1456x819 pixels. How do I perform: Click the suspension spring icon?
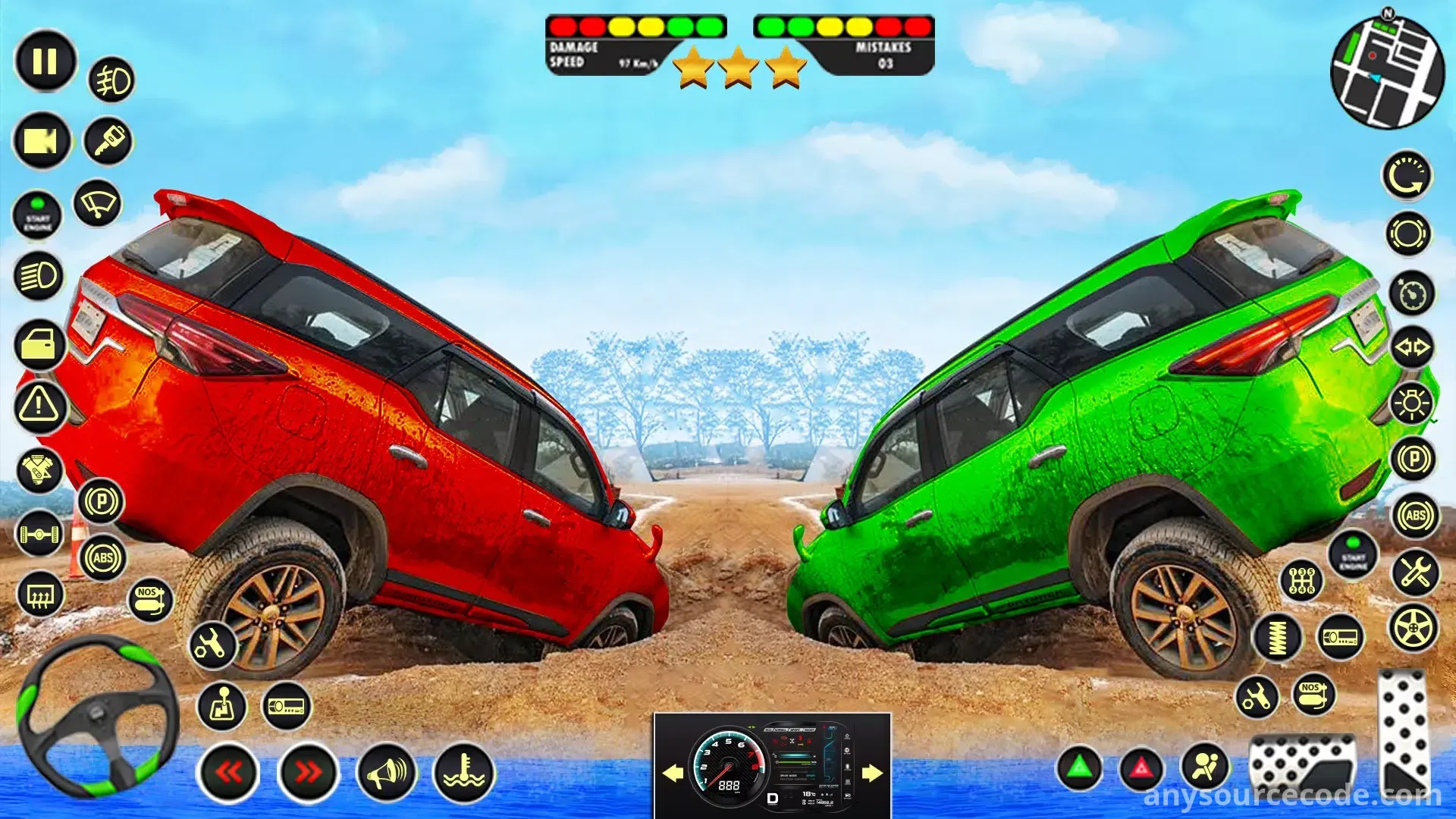(x=1278, y=637)
